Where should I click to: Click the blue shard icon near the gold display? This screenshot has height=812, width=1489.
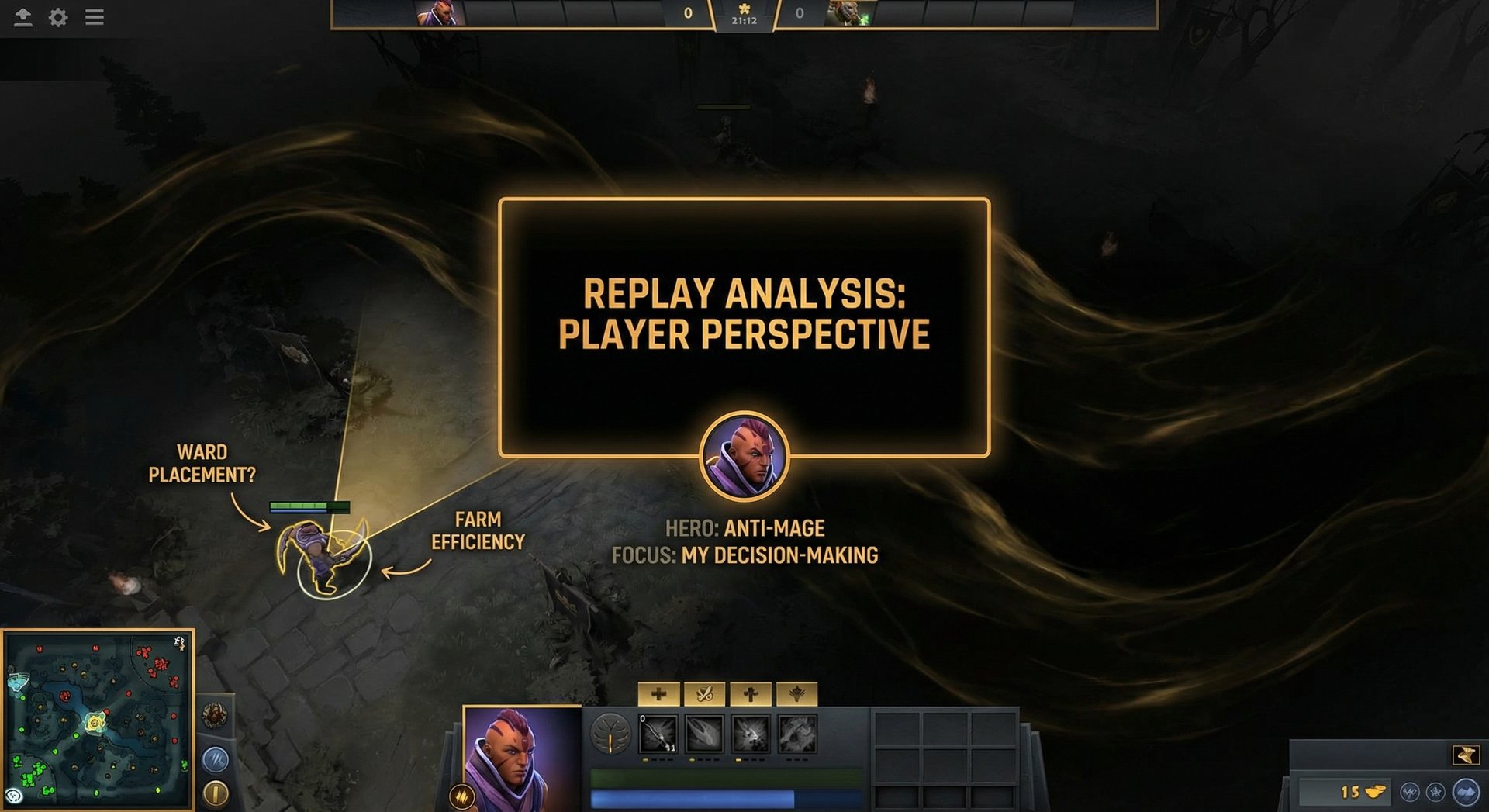coord(1466,792)
